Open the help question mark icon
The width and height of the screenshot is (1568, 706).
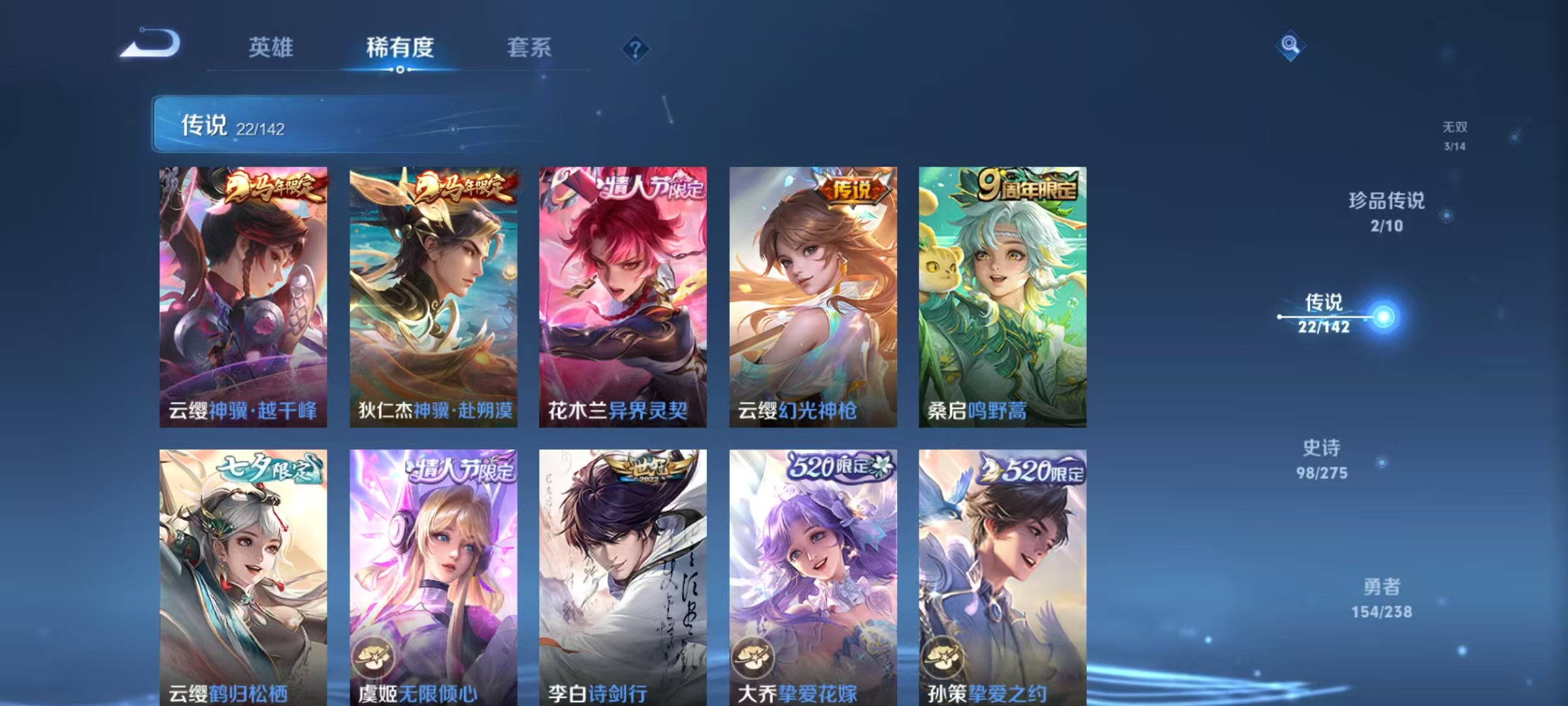(x=637, y=49)
